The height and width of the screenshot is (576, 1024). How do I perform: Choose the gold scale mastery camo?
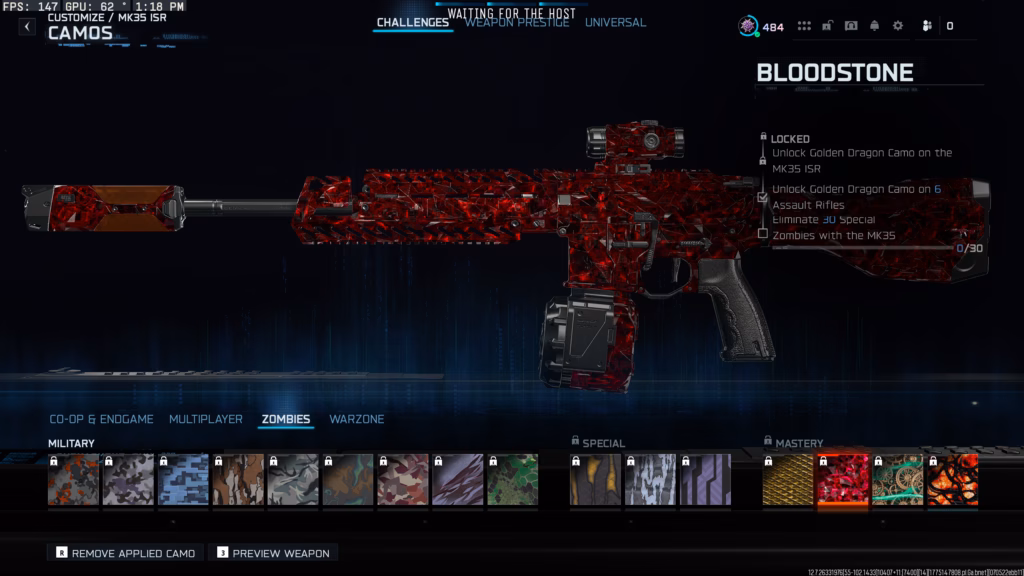click(x=788, y=480)
